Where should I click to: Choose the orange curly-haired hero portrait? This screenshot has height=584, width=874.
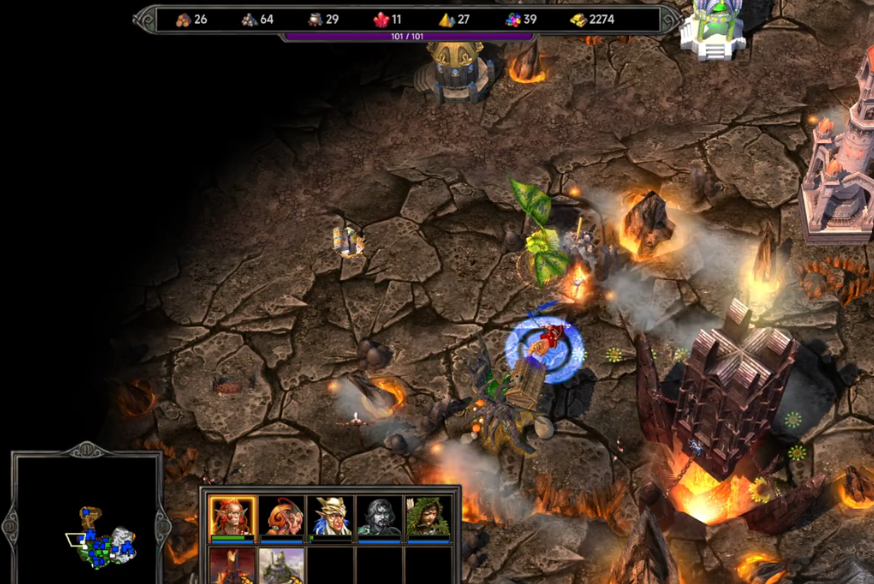pos(283,517)
